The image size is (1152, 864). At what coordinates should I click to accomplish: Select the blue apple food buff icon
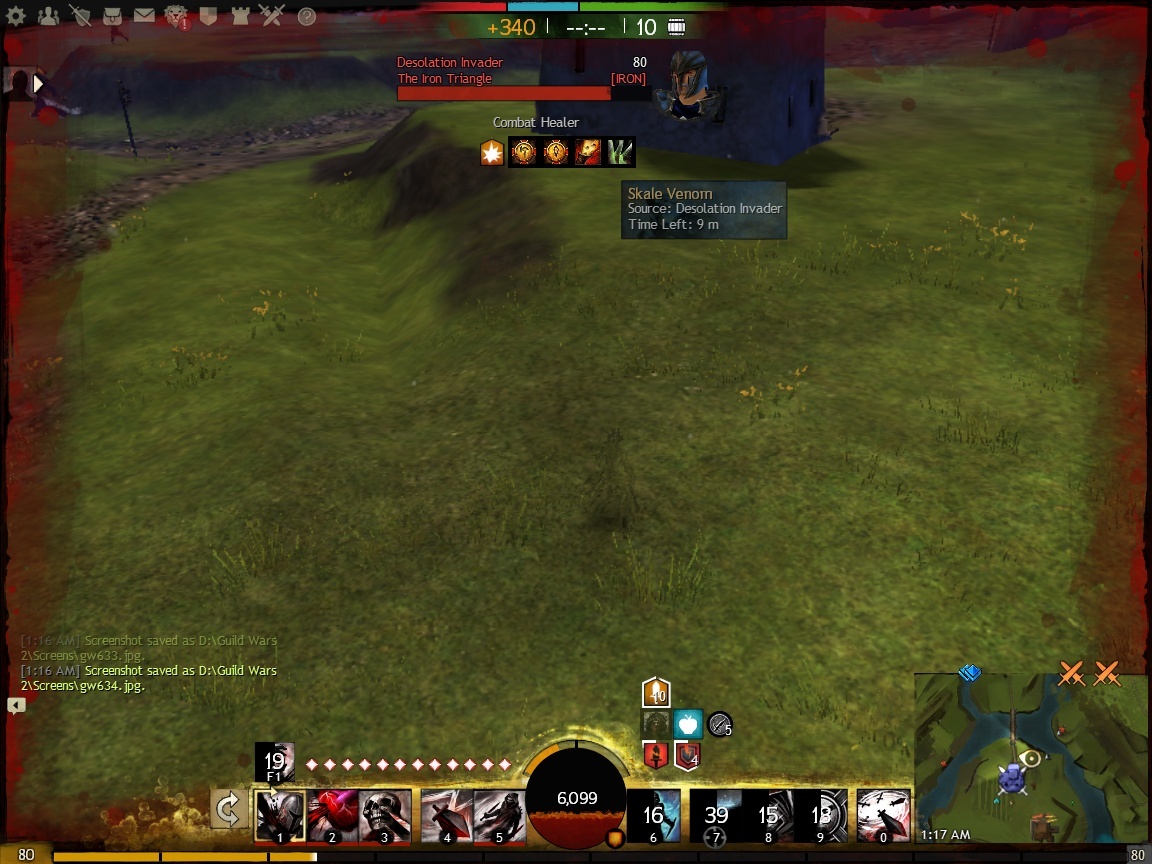click(688, 723)
